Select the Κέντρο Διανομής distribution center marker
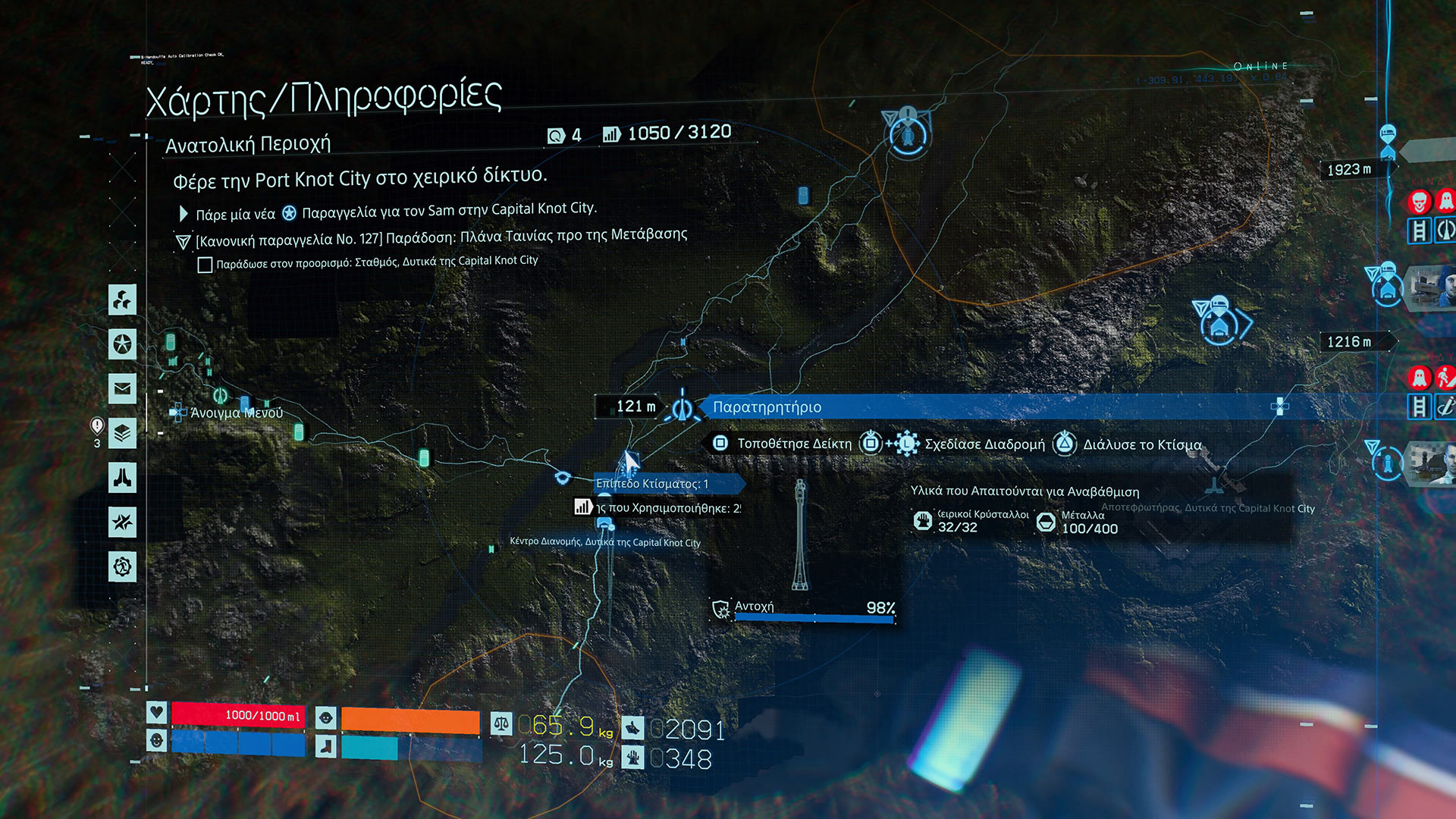 point(604,525)
